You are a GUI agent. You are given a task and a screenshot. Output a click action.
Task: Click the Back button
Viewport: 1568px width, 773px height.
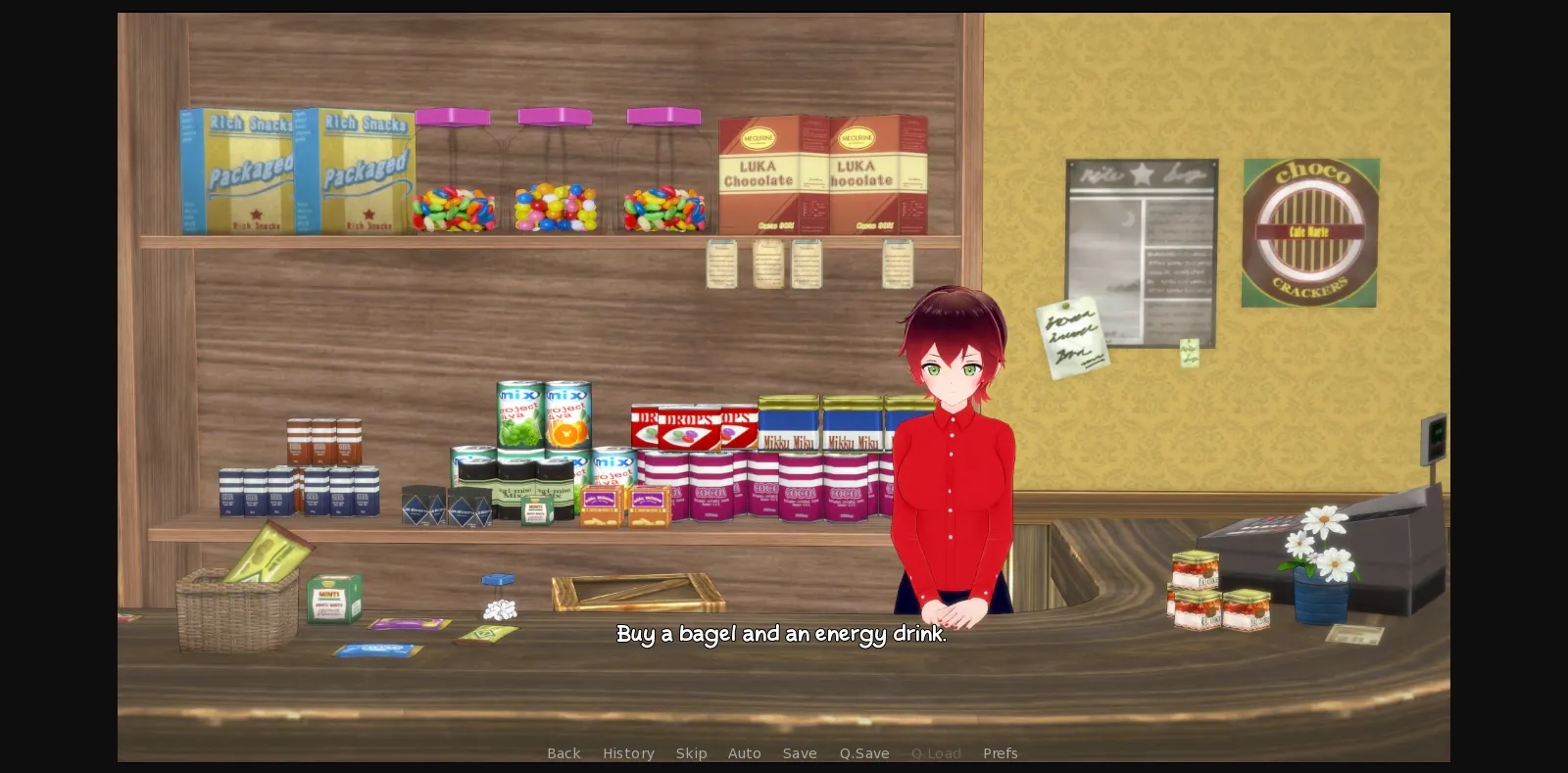click(x=563, y=753)
